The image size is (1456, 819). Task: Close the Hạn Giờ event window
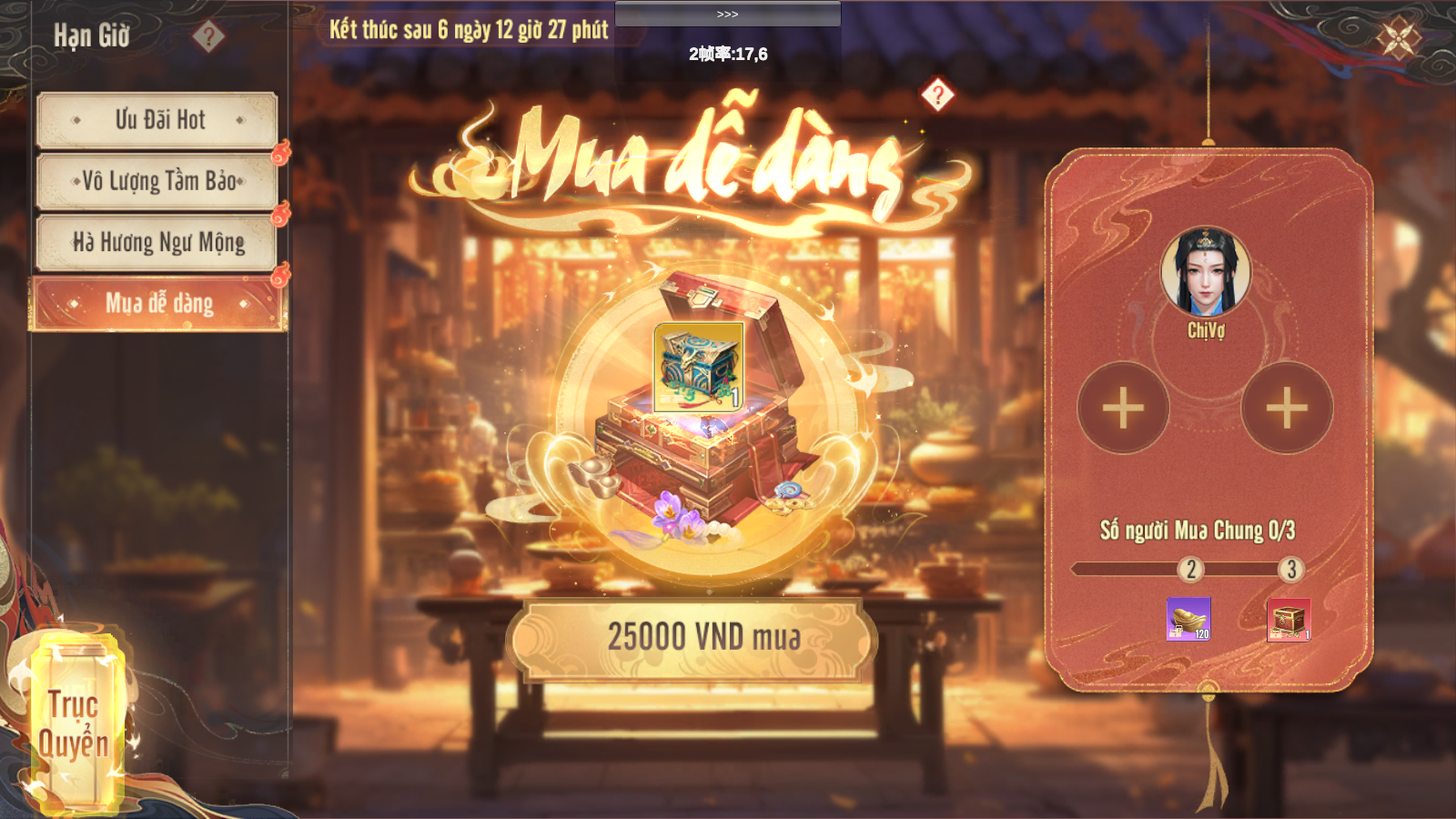(1398, 38)
